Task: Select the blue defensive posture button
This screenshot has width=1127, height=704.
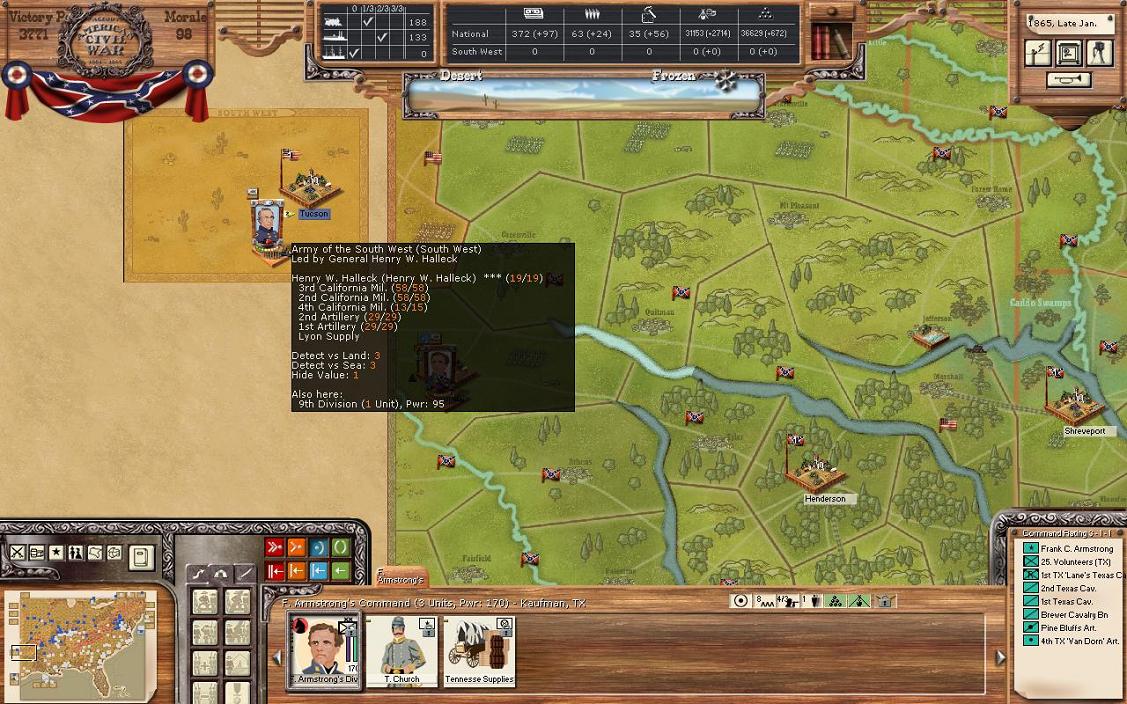Action: click(x=319, y=547)
